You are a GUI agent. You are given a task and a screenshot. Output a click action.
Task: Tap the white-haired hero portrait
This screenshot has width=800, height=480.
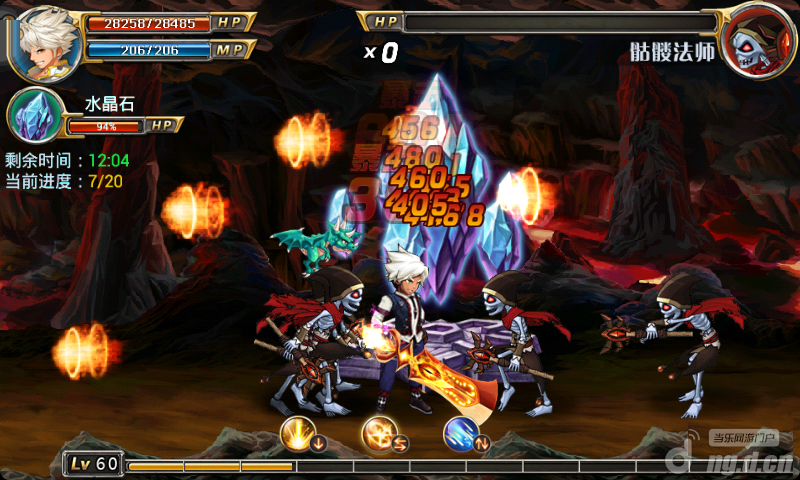click(x=44, y=40)
